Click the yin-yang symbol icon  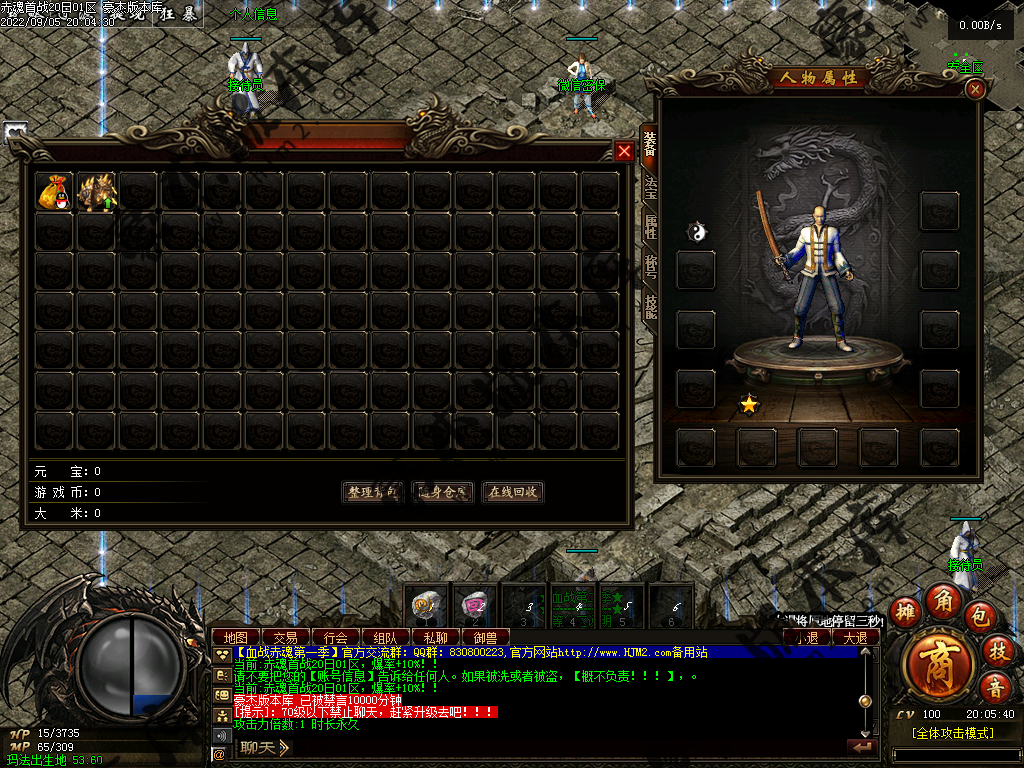pos(696,232)
